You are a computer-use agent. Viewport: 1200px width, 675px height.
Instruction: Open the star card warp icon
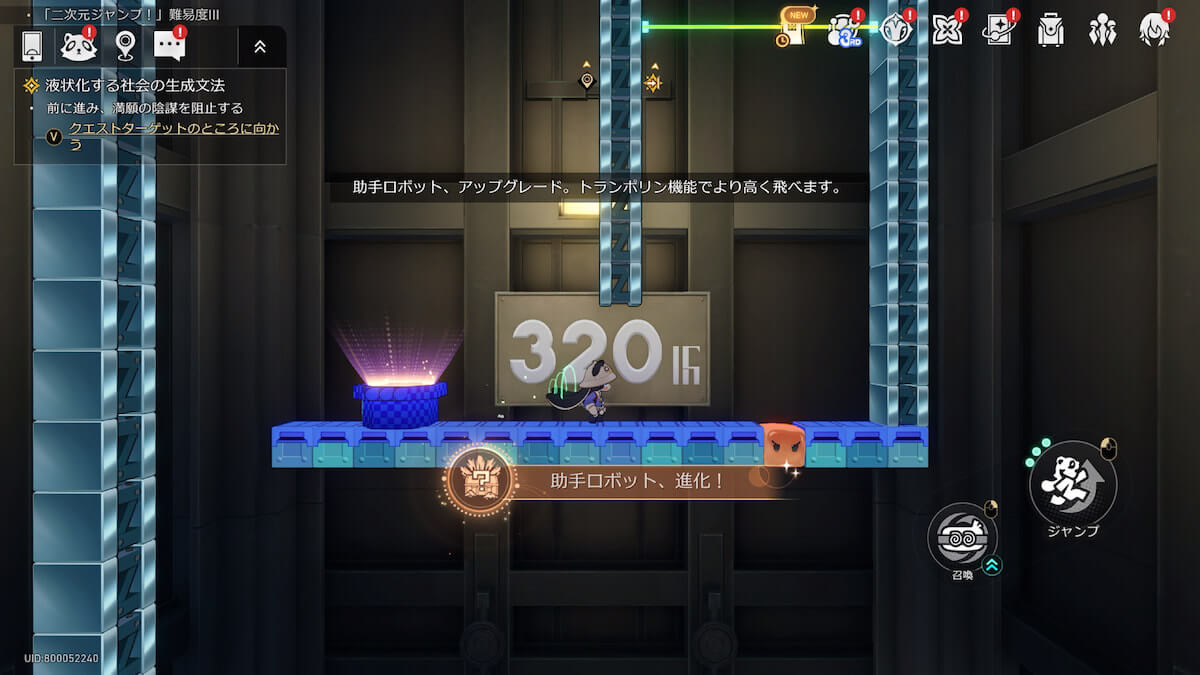999,30
